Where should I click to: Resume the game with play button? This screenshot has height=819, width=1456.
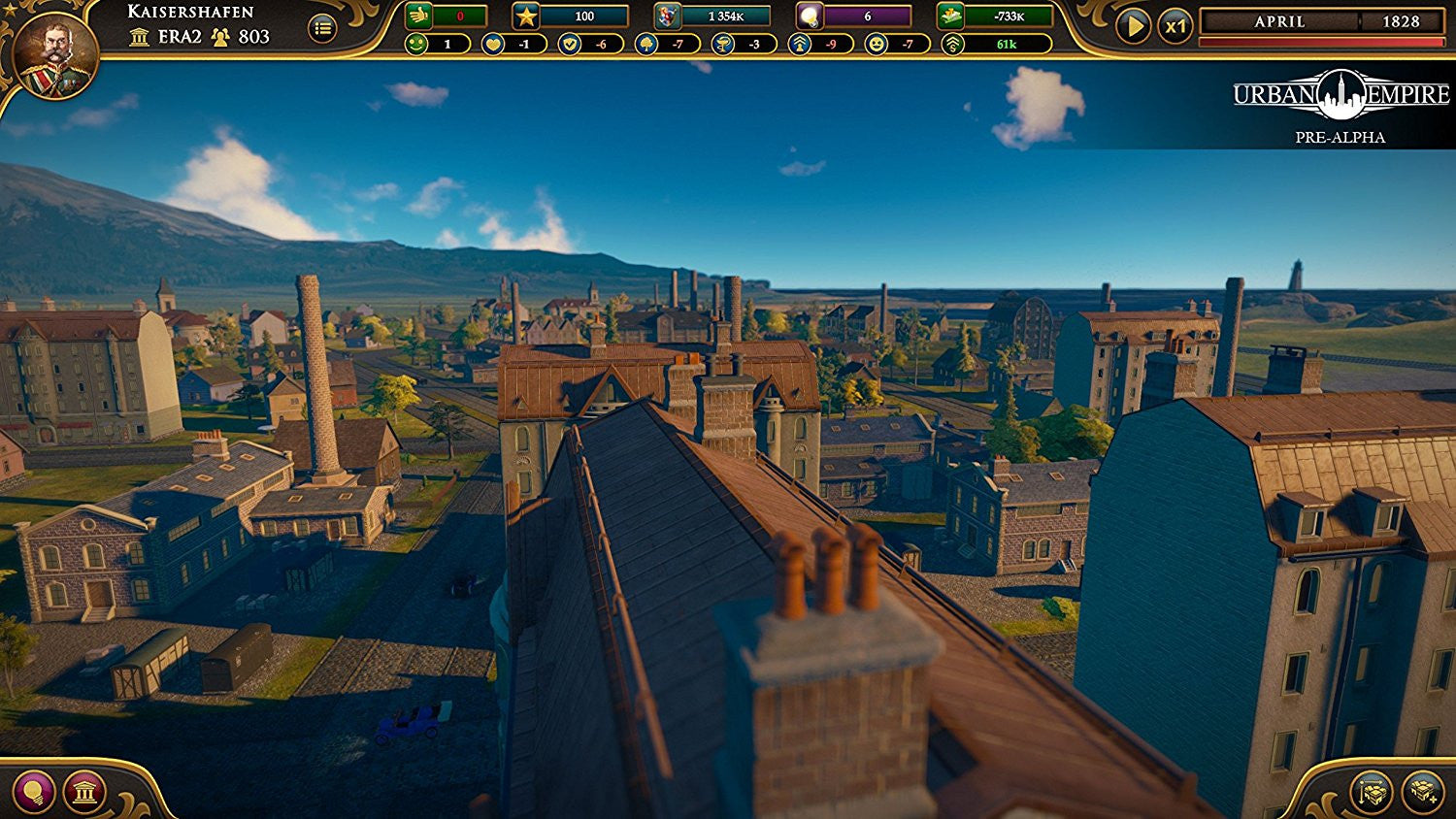click(x=1132, y=26)
